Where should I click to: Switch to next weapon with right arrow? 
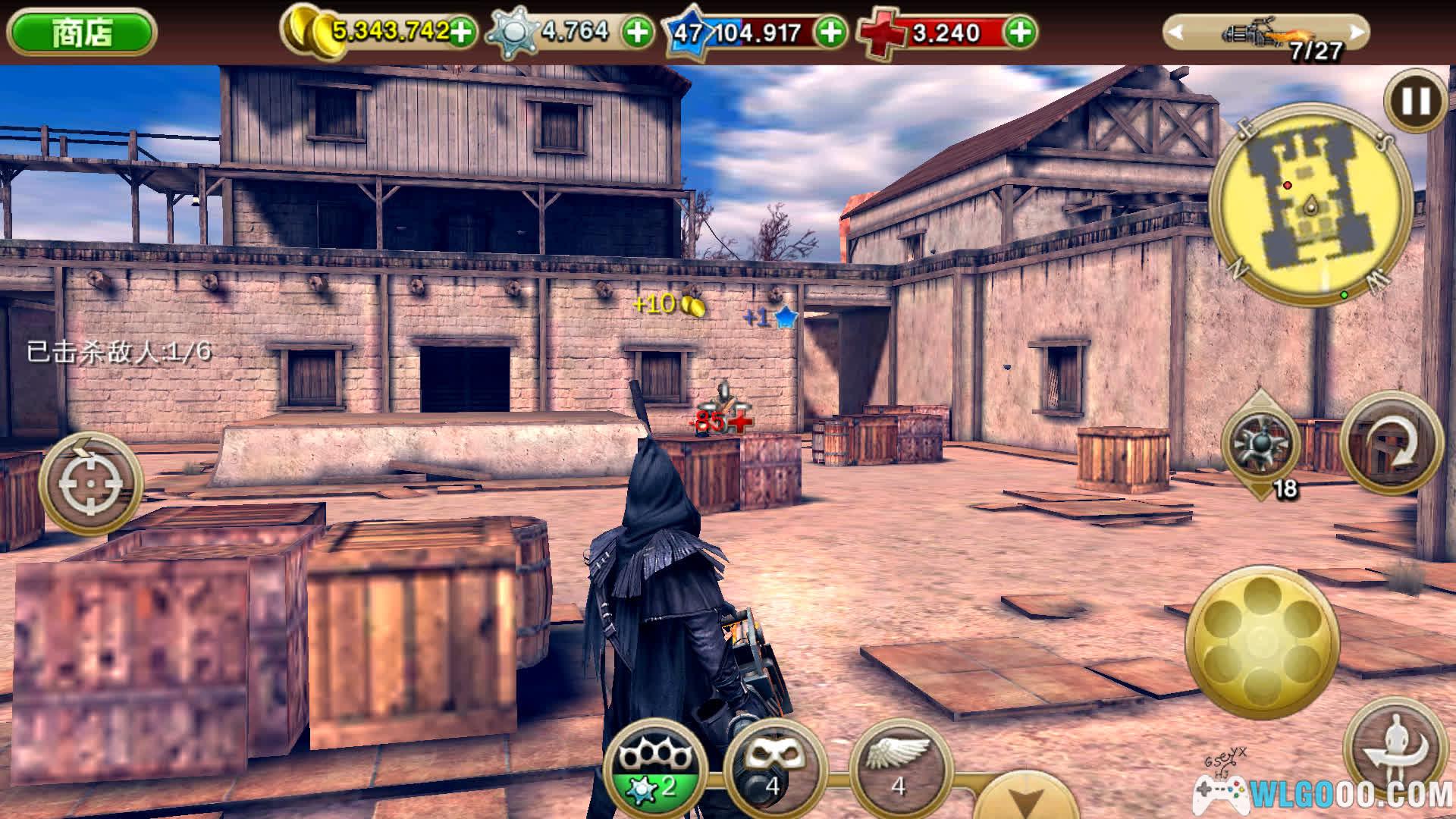[x=1357, y=32]
